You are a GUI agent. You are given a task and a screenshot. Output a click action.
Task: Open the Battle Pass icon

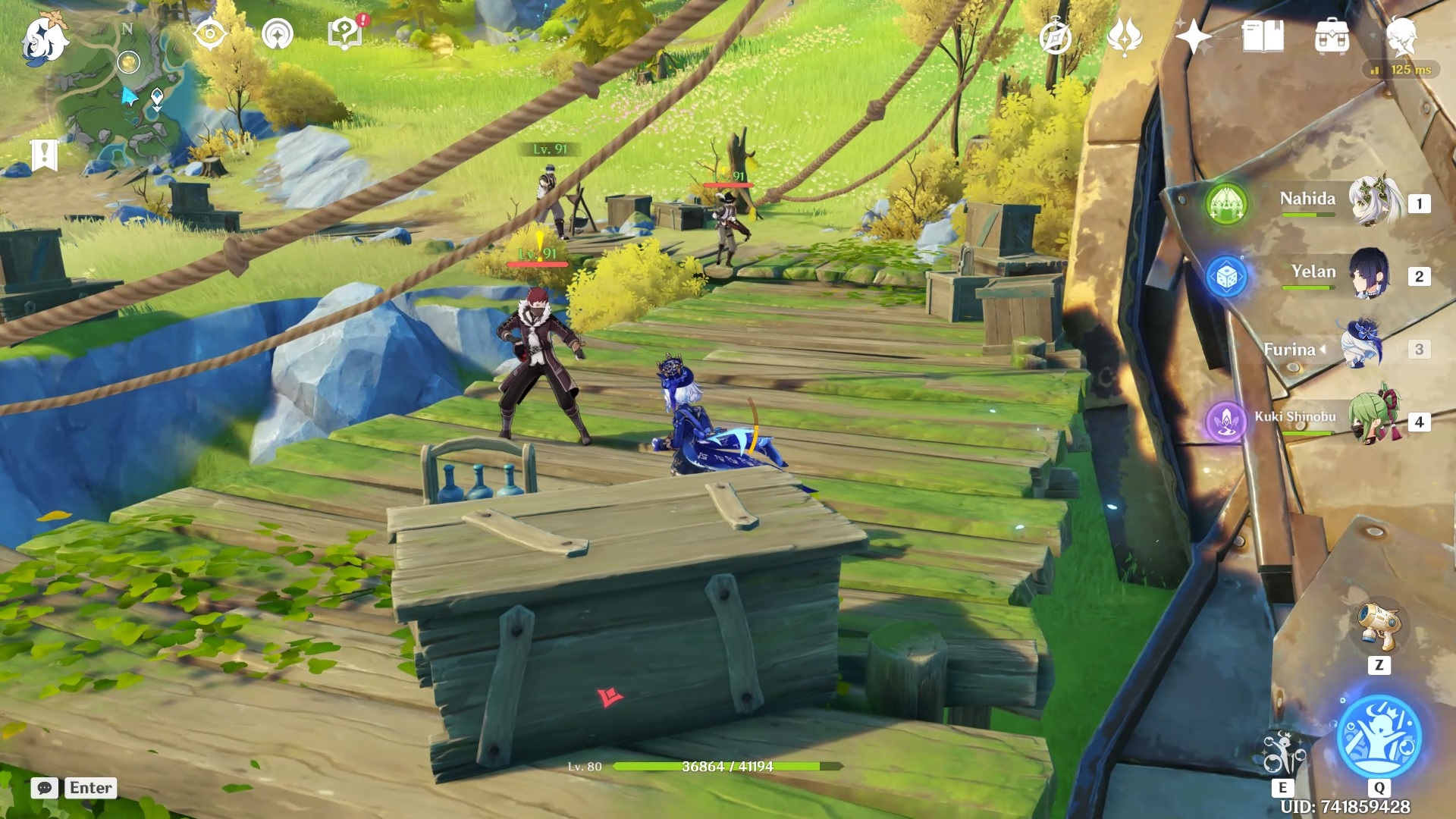click(1124, 36)
